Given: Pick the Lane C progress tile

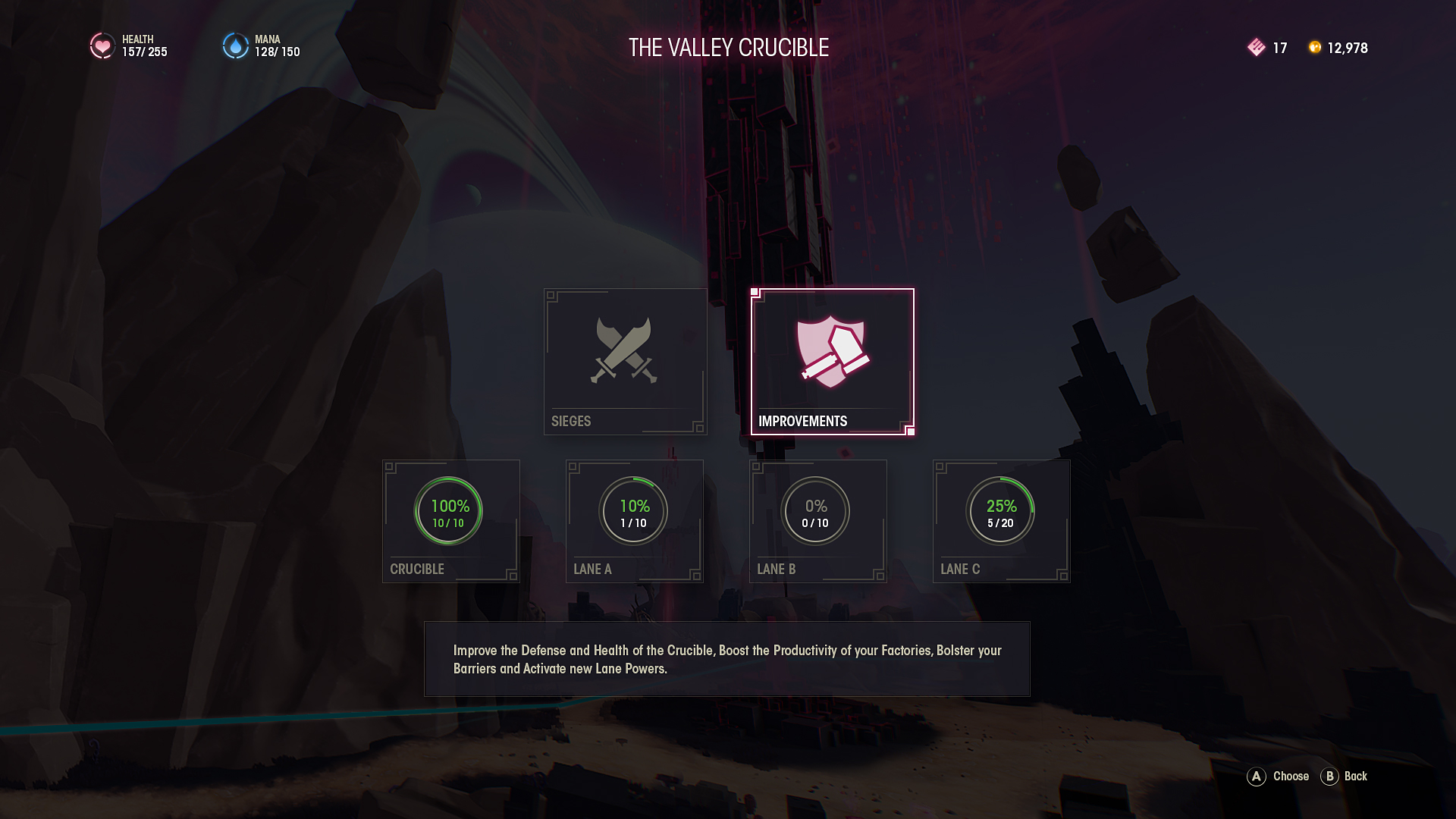Looking at the screenshot, I should [x=1001, y=521].
